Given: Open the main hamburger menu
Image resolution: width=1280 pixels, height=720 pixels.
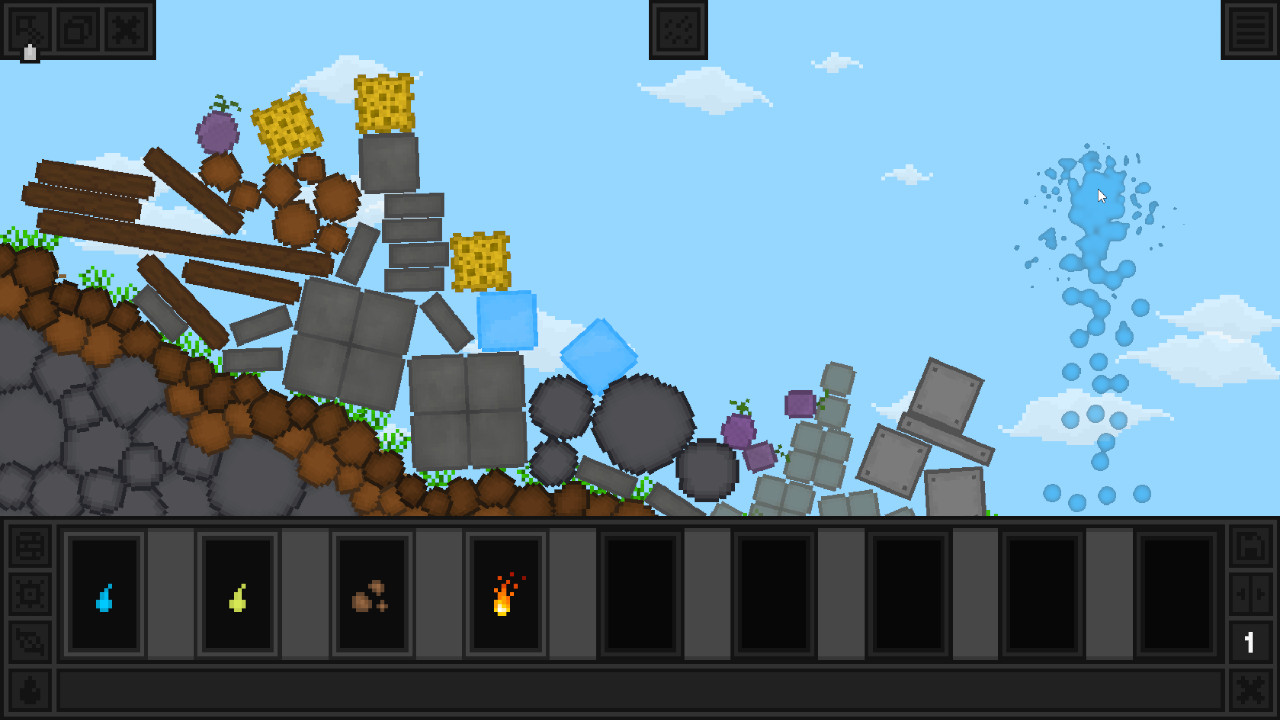Looking at the screenshot, I should tap(1251, 28).
